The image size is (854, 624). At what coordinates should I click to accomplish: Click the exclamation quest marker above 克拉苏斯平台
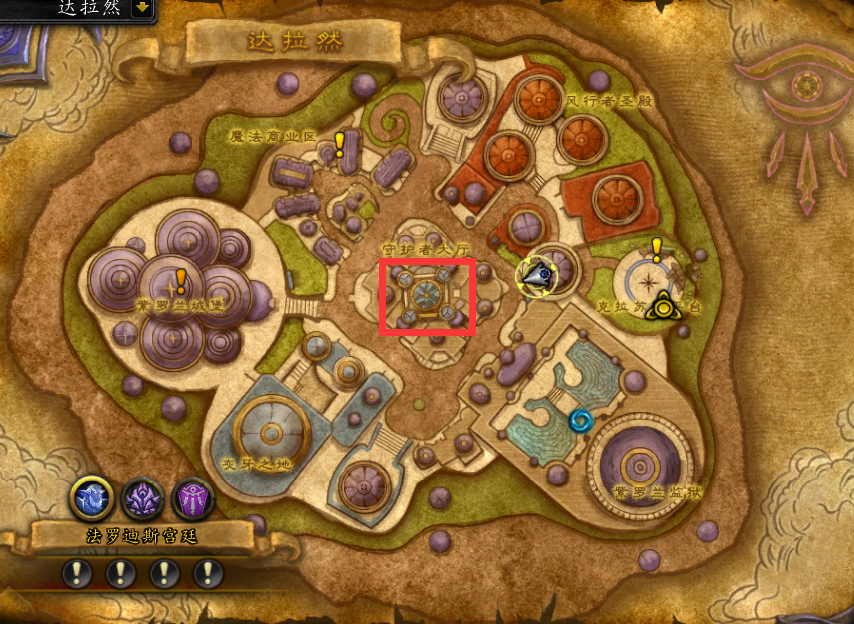[657, 249]
